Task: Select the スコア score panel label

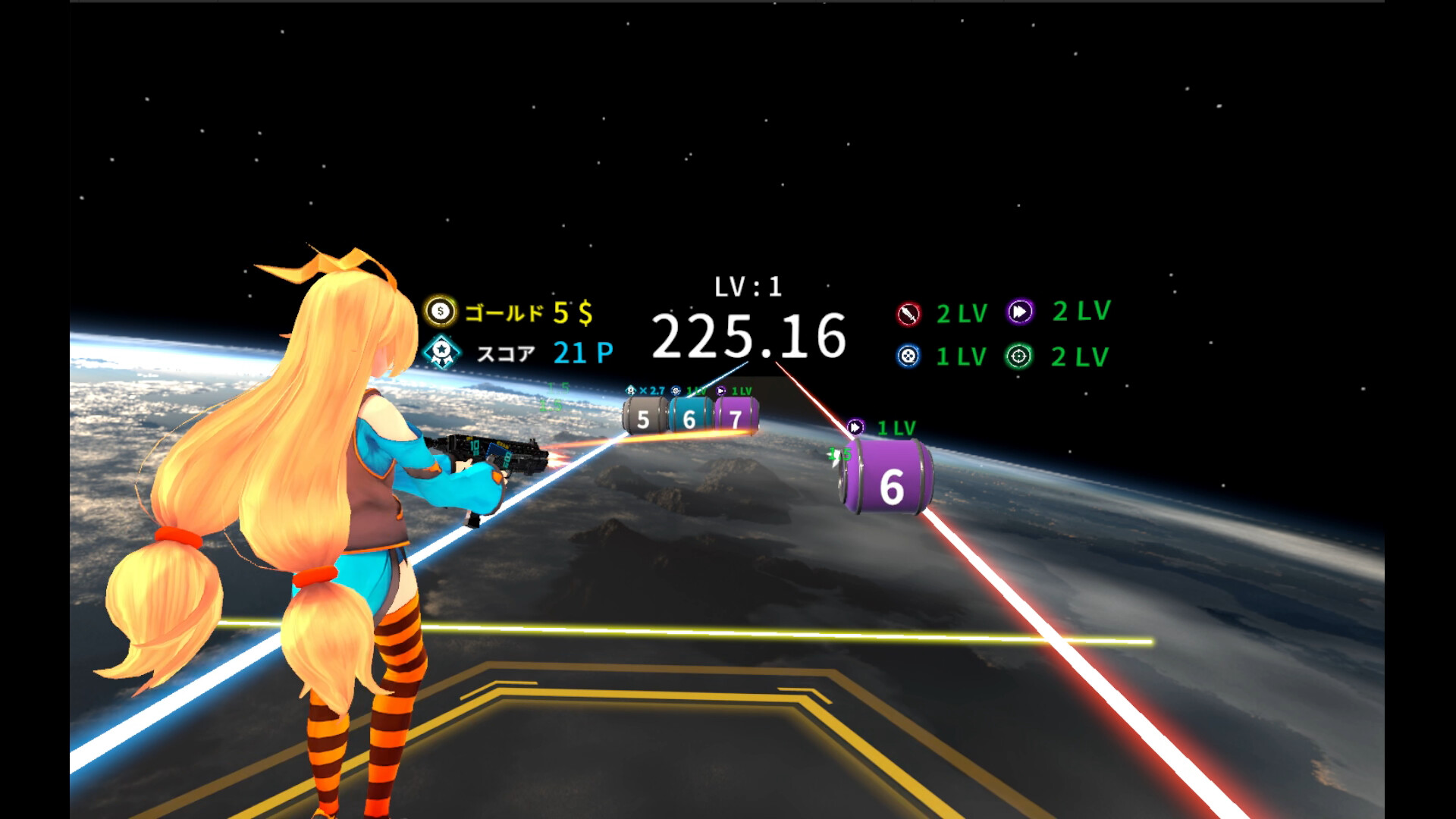Action: pyautogui.click(x=507, y=352)
